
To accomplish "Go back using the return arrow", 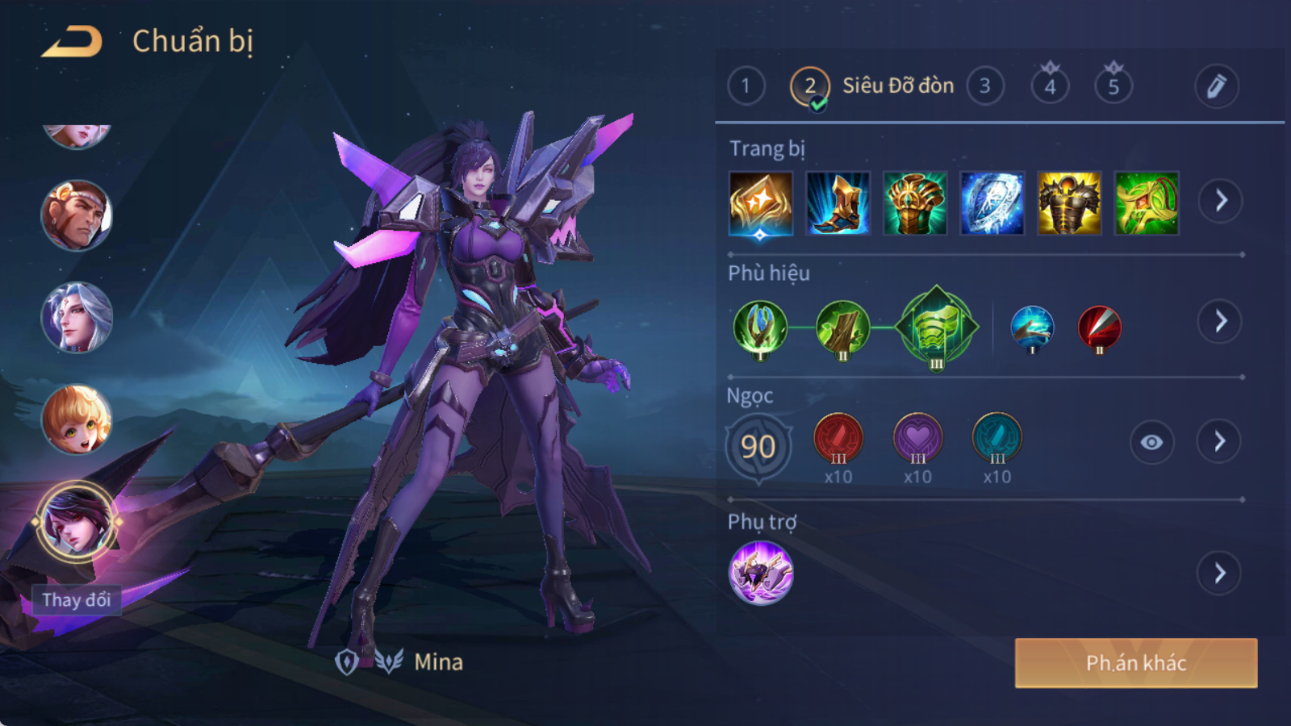I will point(72,42).
